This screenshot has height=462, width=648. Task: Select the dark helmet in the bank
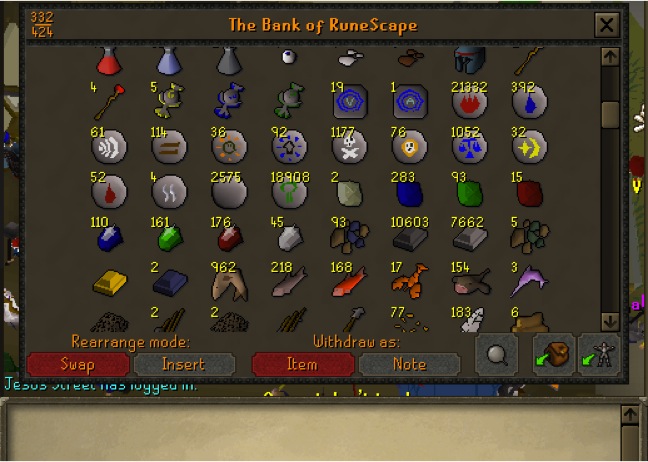[x=469, y=61]
